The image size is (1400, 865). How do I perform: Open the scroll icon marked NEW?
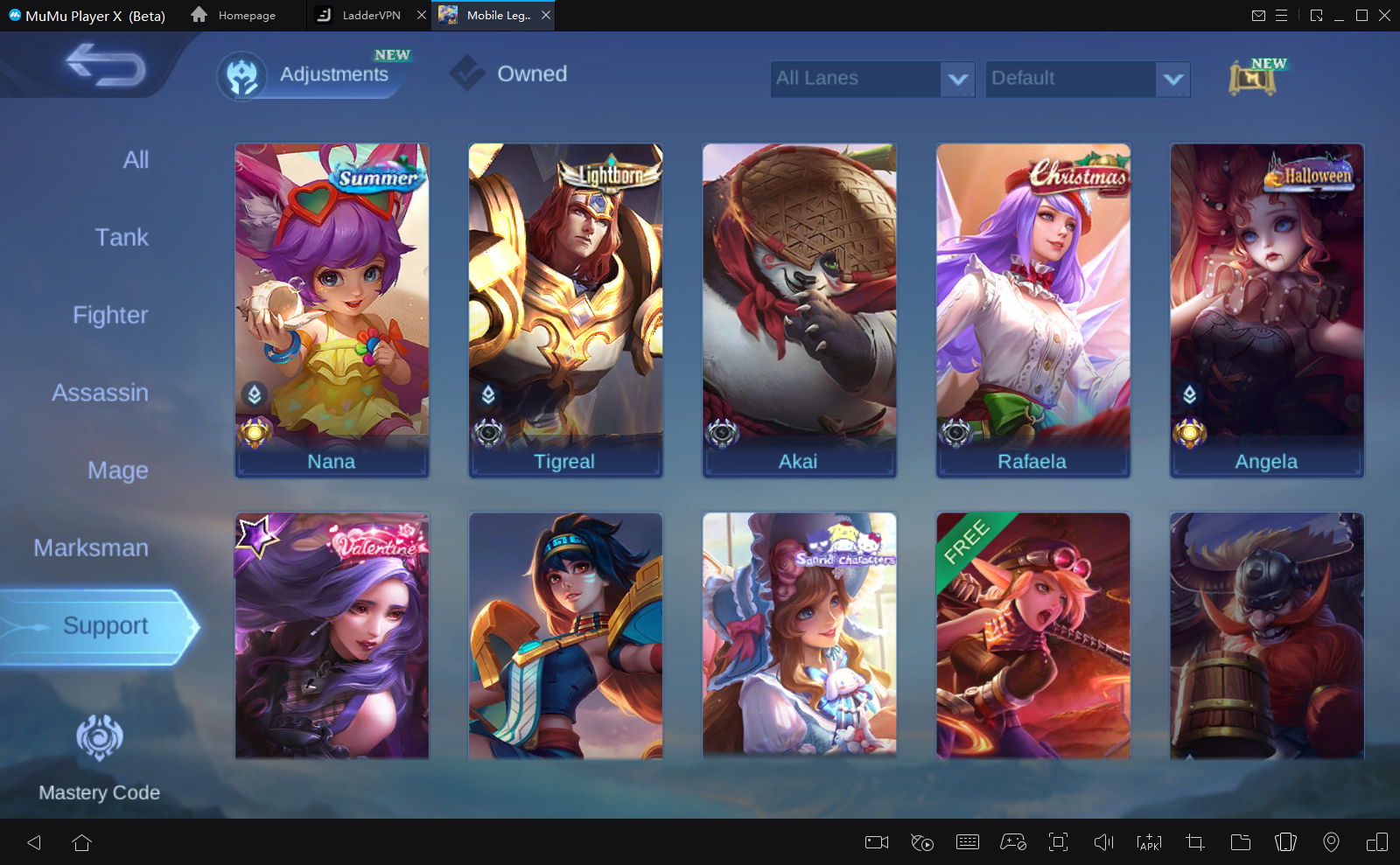coord(1252,78)
